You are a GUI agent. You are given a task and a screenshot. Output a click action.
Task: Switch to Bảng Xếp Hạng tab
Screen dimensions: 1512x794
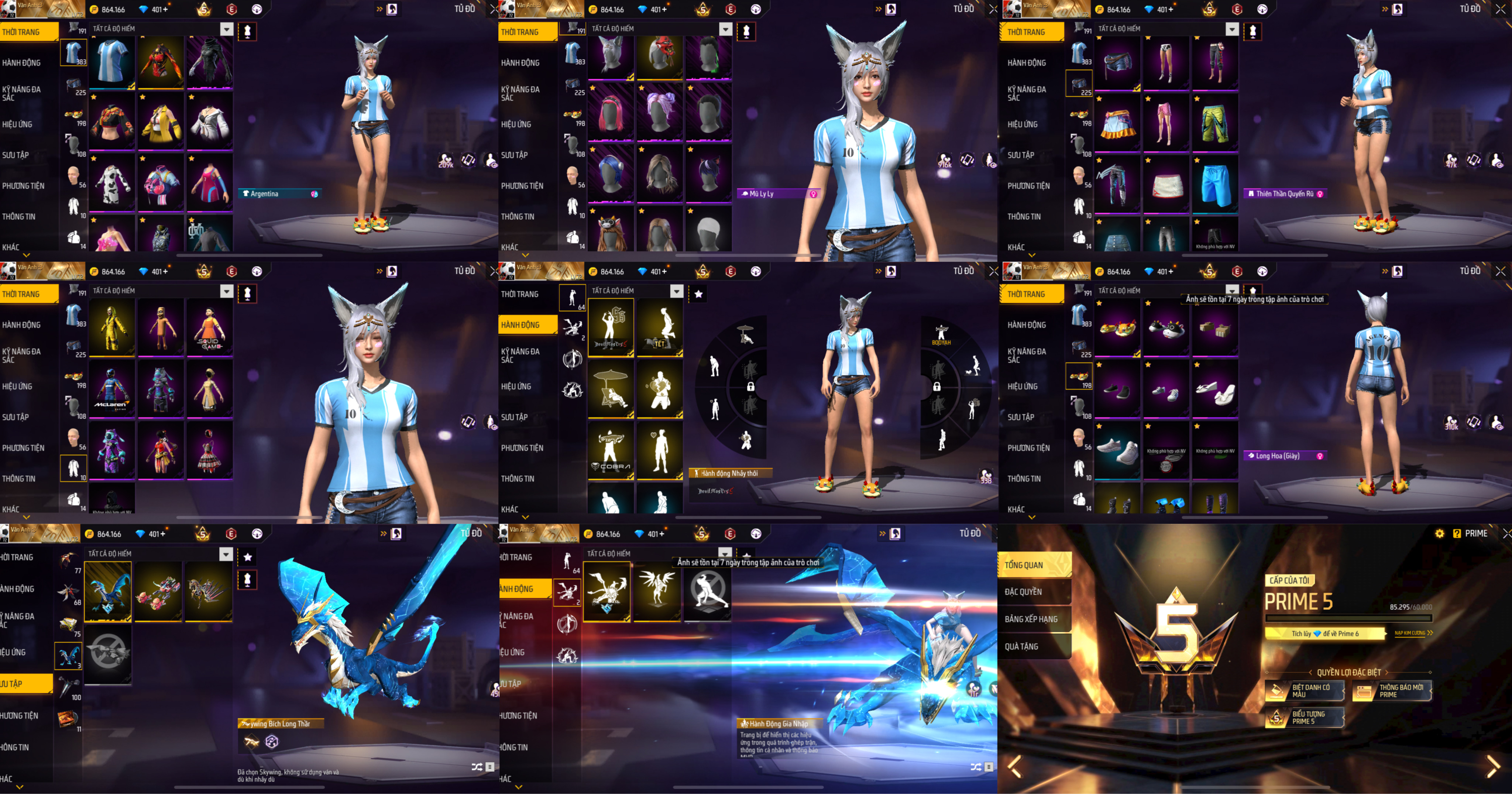coord(1034,619)
